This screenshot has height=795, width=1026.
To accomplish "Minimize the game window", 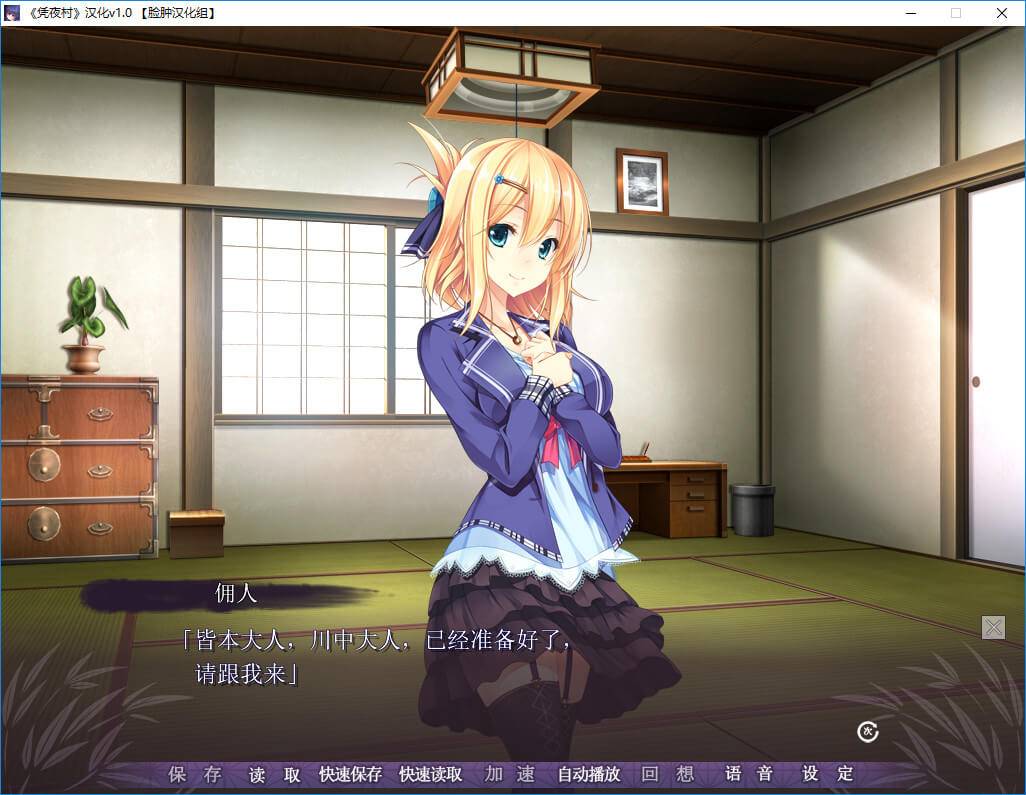I will tap(910, 13).
